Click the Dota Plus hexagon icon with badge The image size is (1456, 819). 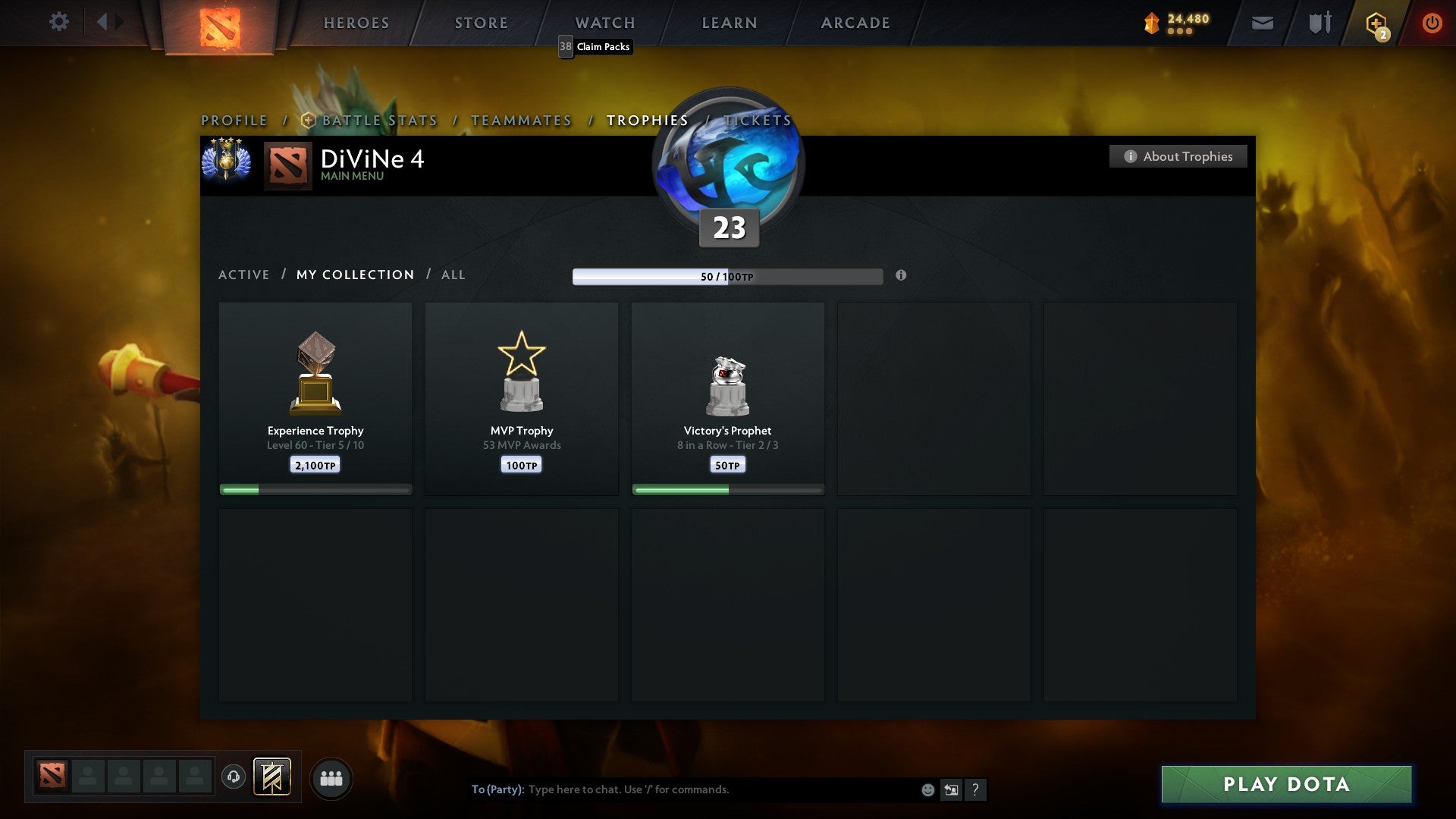pyautogui.click(x=1376, y=24)
